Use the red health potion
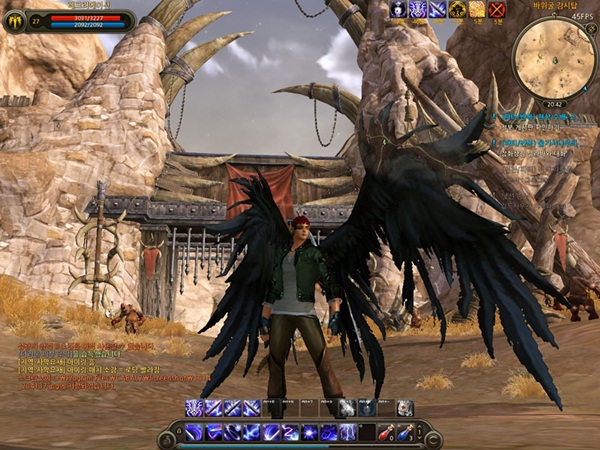The height and width of the screenshot is (450, 600). coord(385,432)
